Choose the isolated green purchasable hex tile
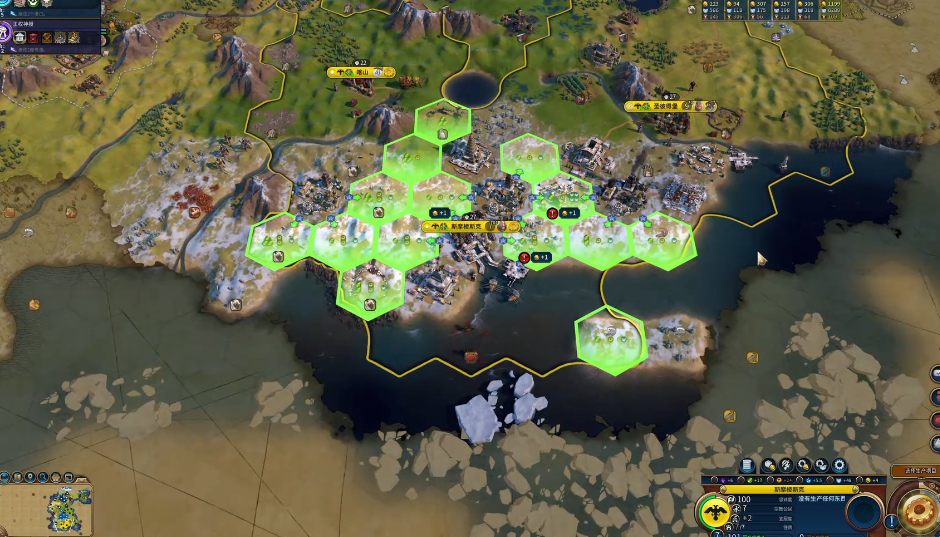The width and height of the screenshot is (940, 537). coord(610,340)
